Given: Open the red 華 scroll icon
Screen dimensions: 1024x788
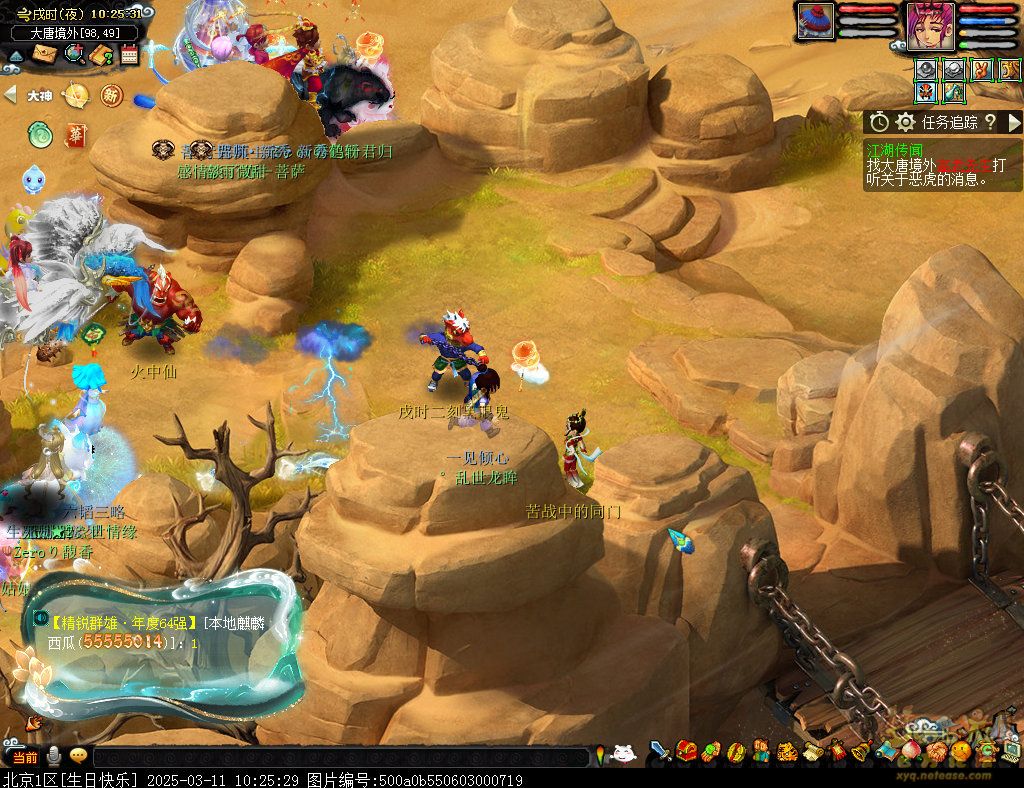Looking at the screenshot, I should (x=75, y=133).
